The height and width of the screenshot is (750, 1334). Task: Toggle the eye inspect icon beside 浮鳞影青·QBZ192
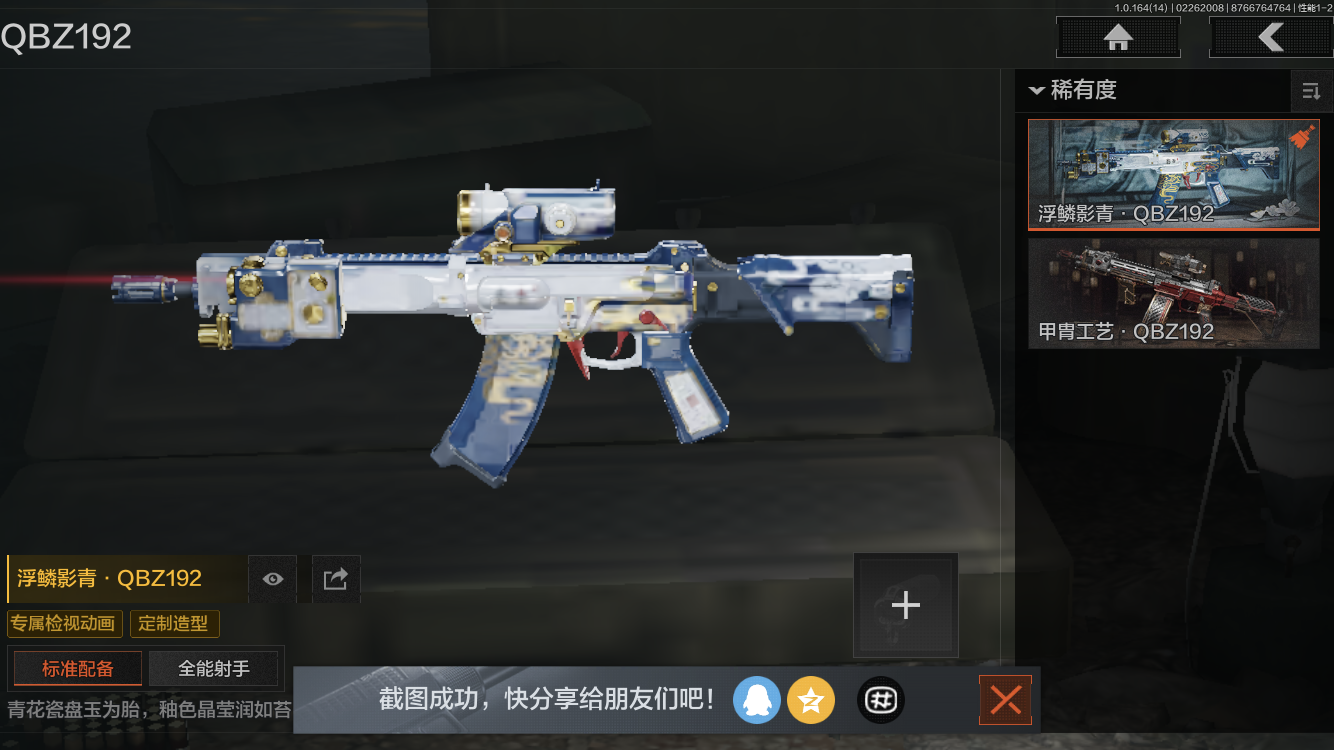(272, 578)
